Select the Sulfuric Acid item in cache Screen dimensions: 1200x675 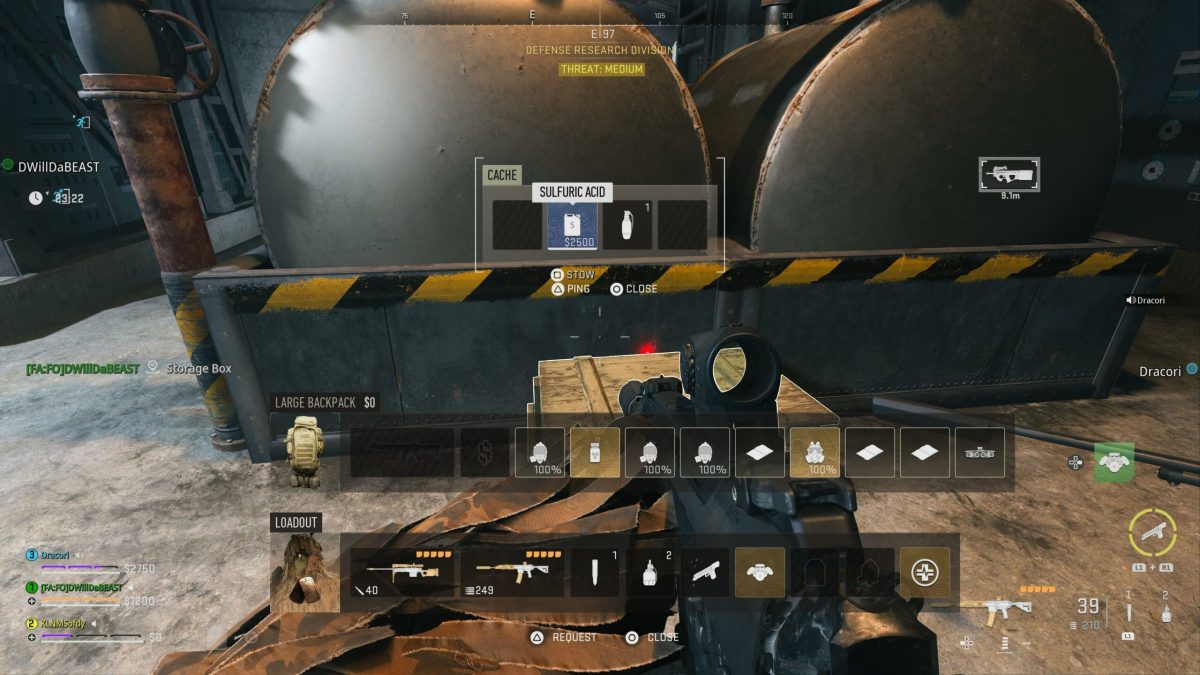[572, 225]
